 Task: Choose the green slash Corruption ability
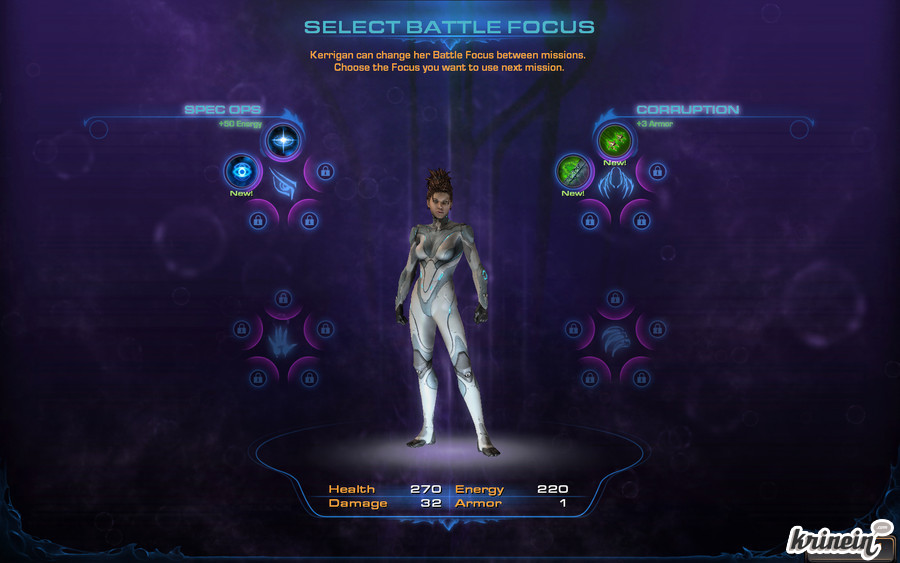tap(573, 171)
